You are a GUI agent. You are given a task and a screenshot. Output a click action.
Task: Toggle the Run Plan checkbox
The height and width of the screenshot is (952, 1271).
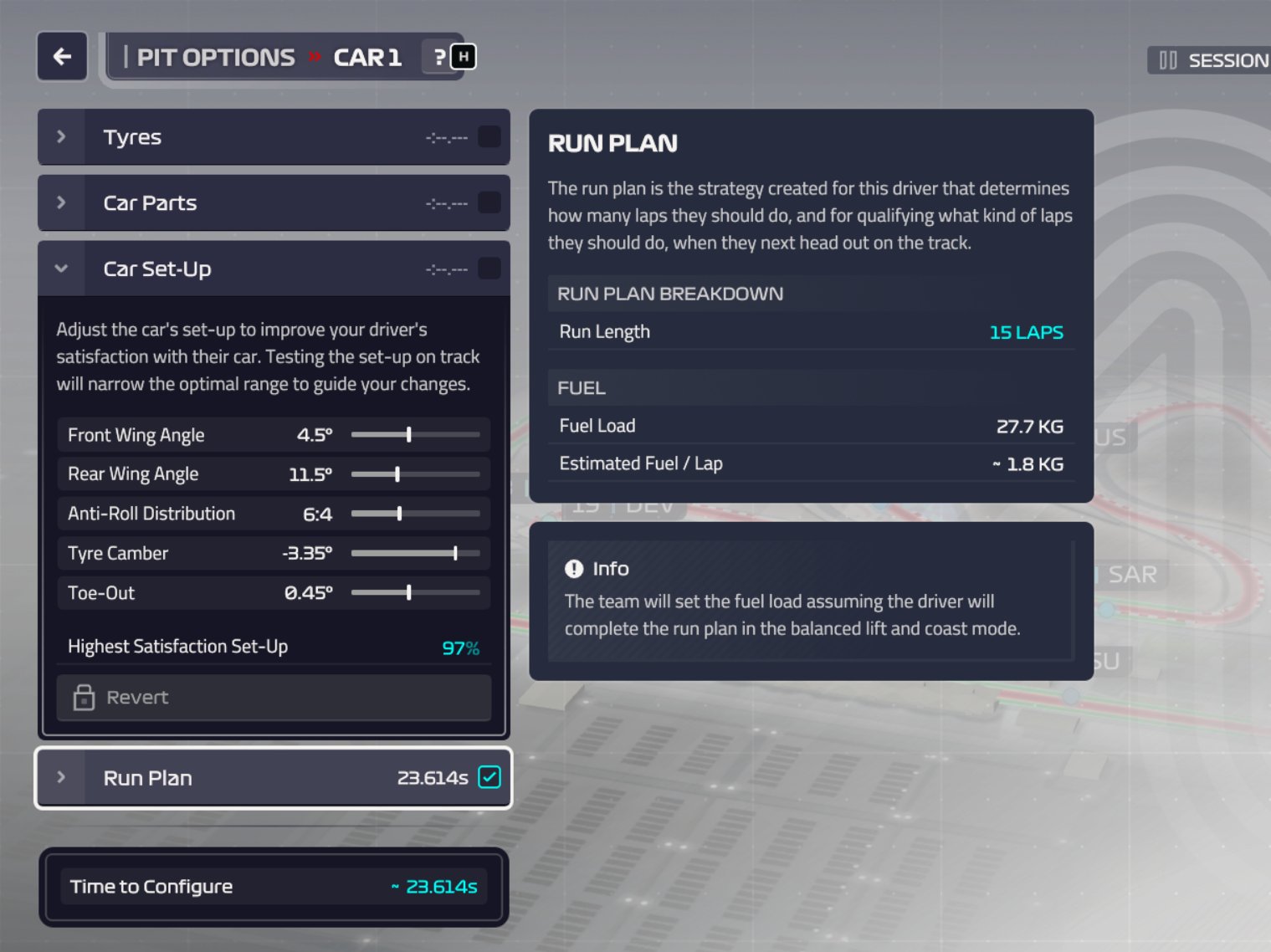pyautogui.click(x=489, y=777)
